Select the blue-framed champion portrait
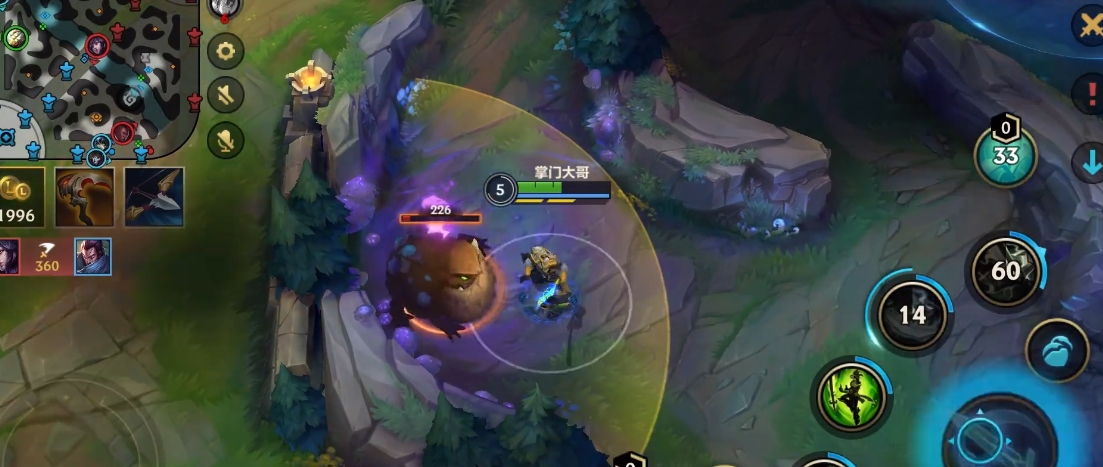The width and height of the screenshot is (1103, 467). 93,257
